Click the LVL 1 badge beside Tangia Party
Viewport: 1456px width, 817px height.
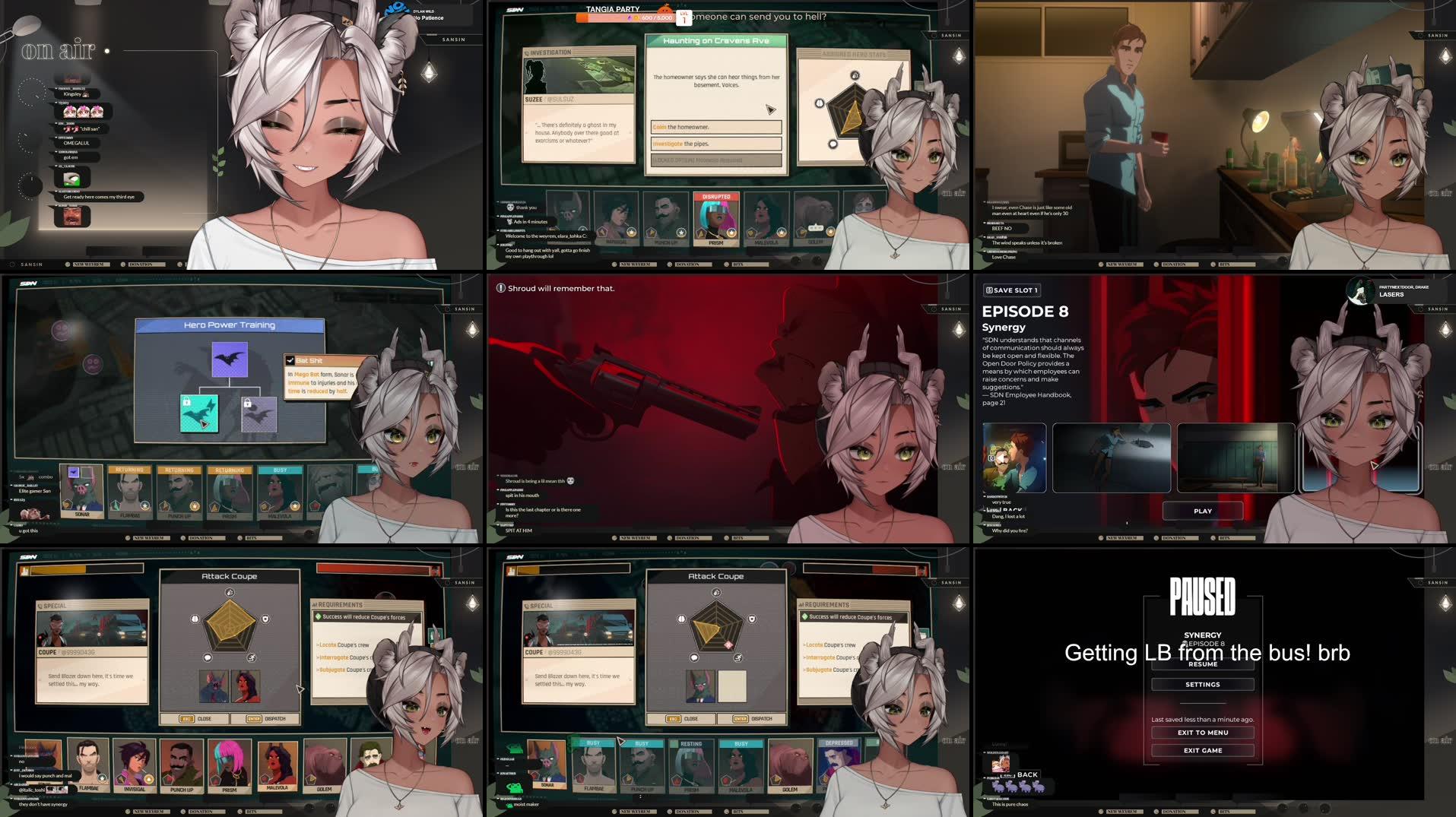tap(684, 17)
